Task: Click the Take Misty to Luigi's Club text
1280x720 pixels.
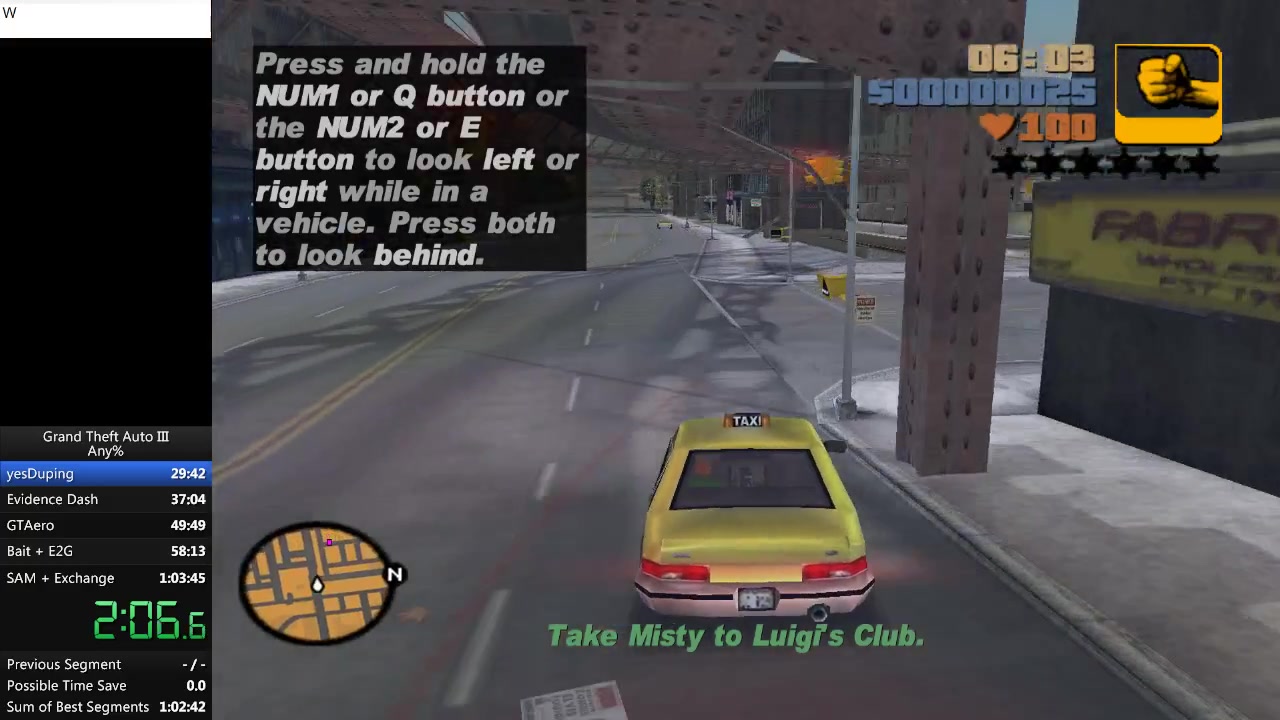Action: pyautogui.click(x=735, y=635)
